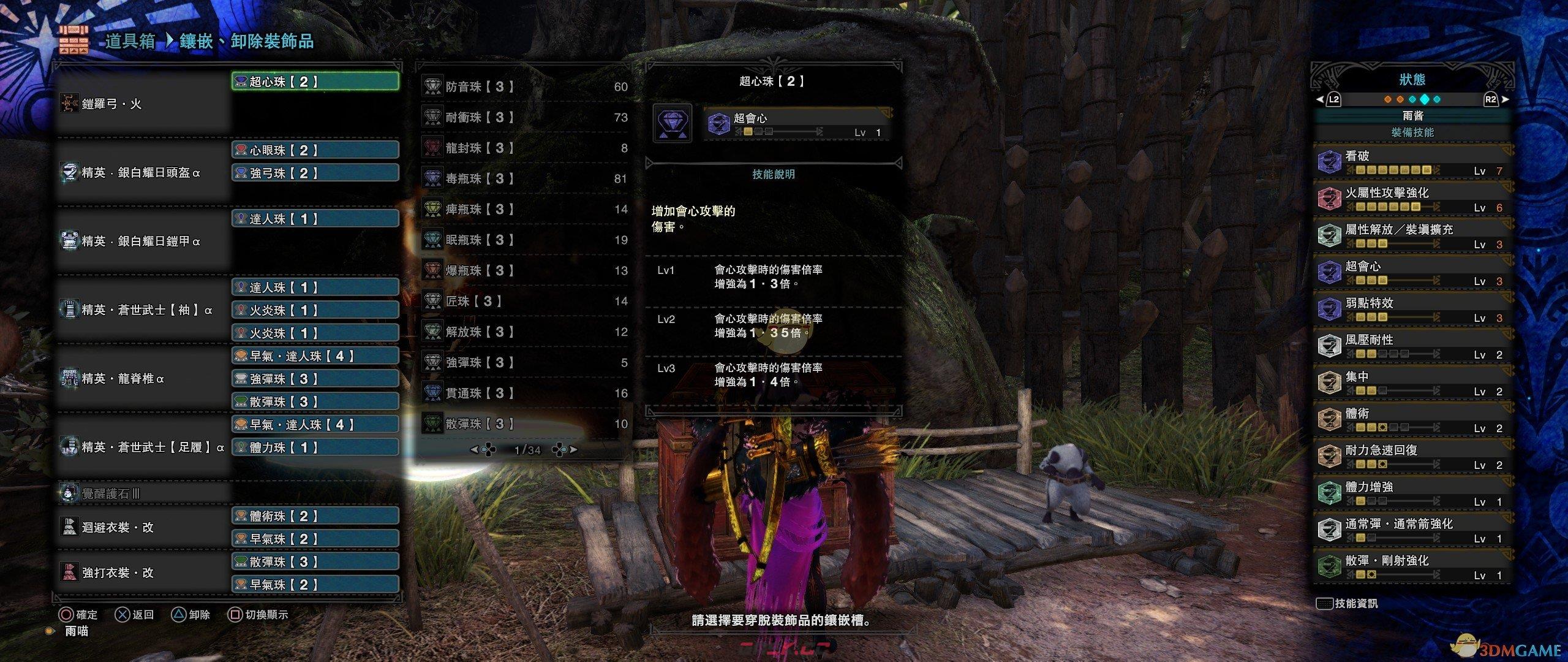The image size is (1568, 662).
Task: Select the 毒瓶珠【3】 entry
Action: click(524, 179)
